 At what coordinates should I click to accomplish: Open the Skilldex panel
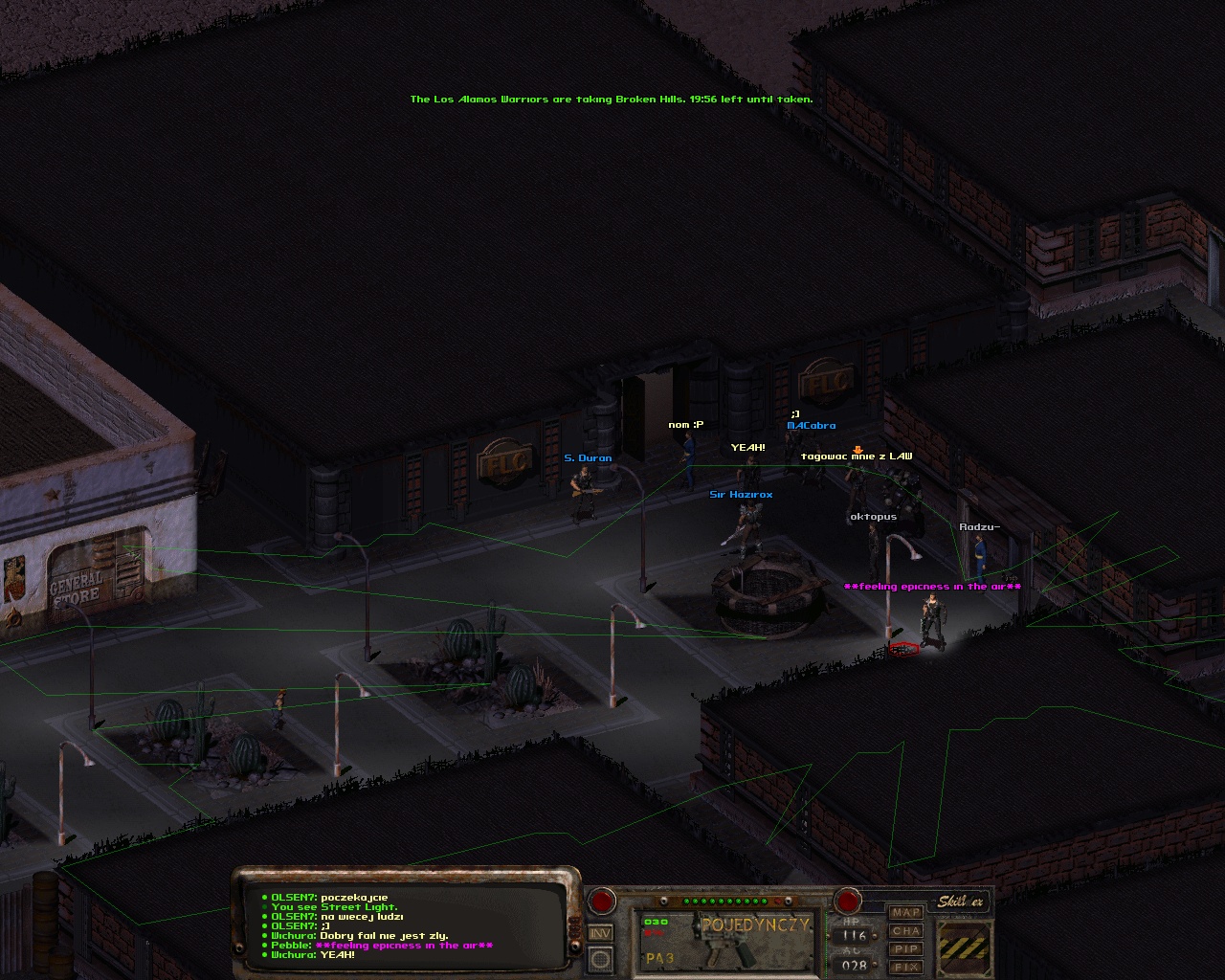tap(960, 902)
